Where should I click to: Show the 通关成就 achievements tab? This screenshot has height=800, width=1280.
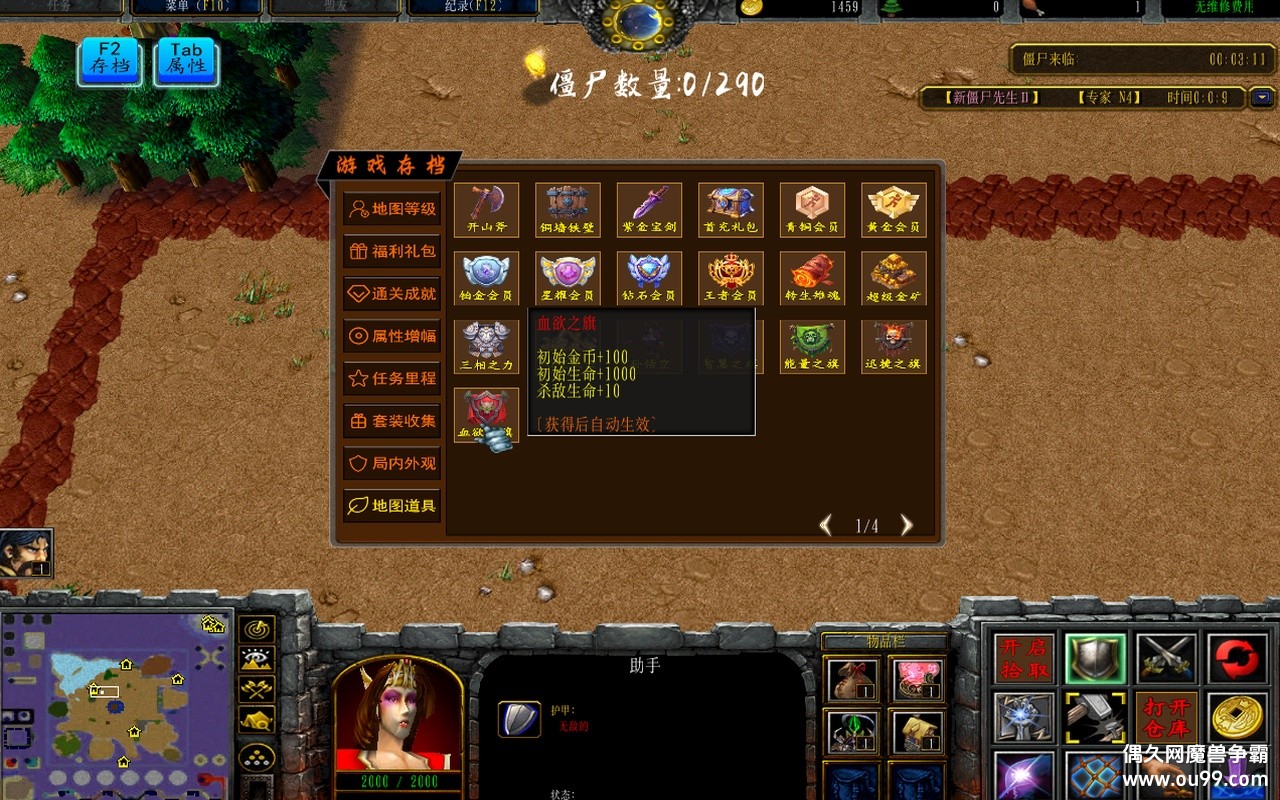pyautogui.click(x=392, y=293)
